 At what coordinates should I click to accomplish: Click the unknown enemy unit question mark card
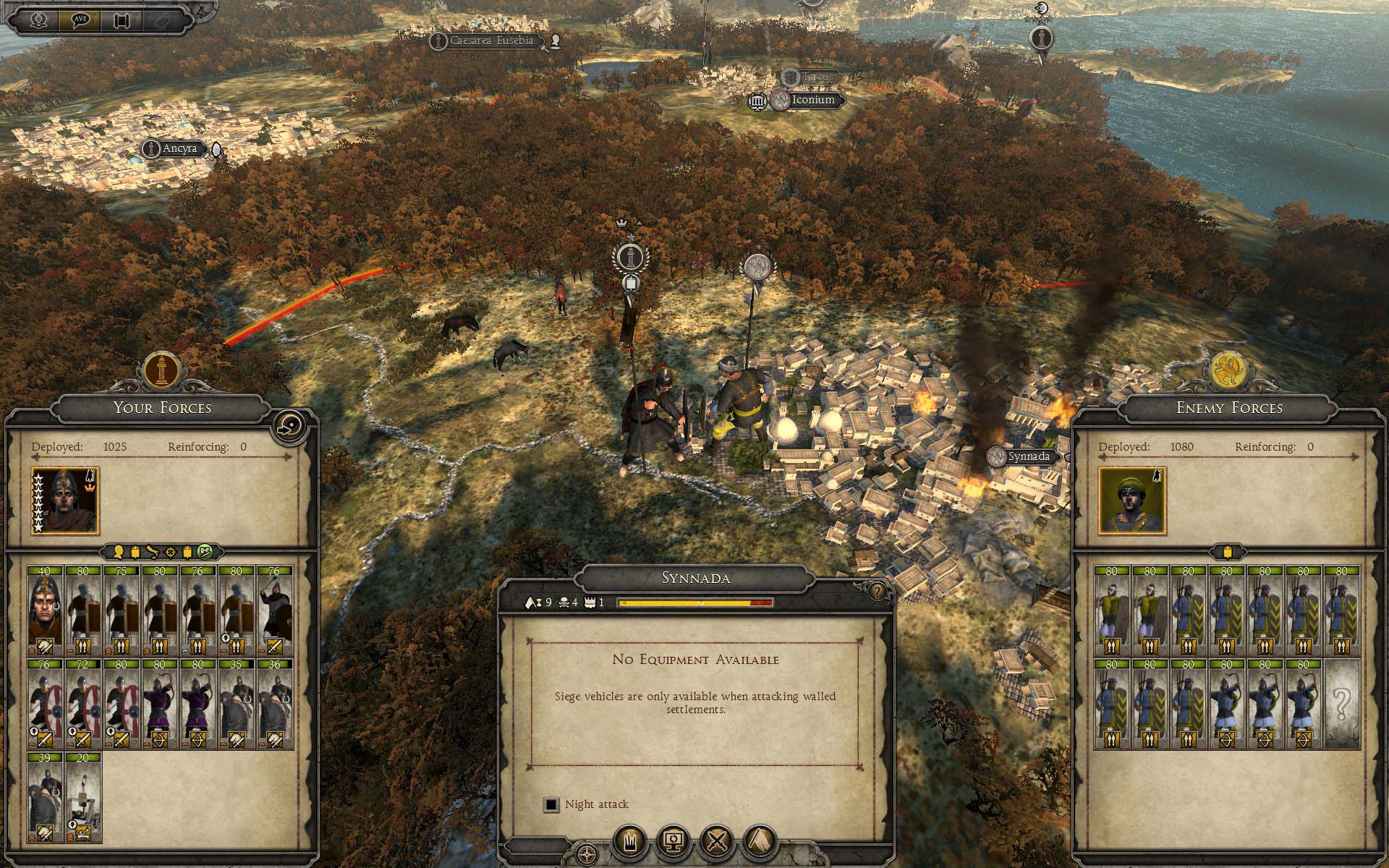click(1342, 704)
